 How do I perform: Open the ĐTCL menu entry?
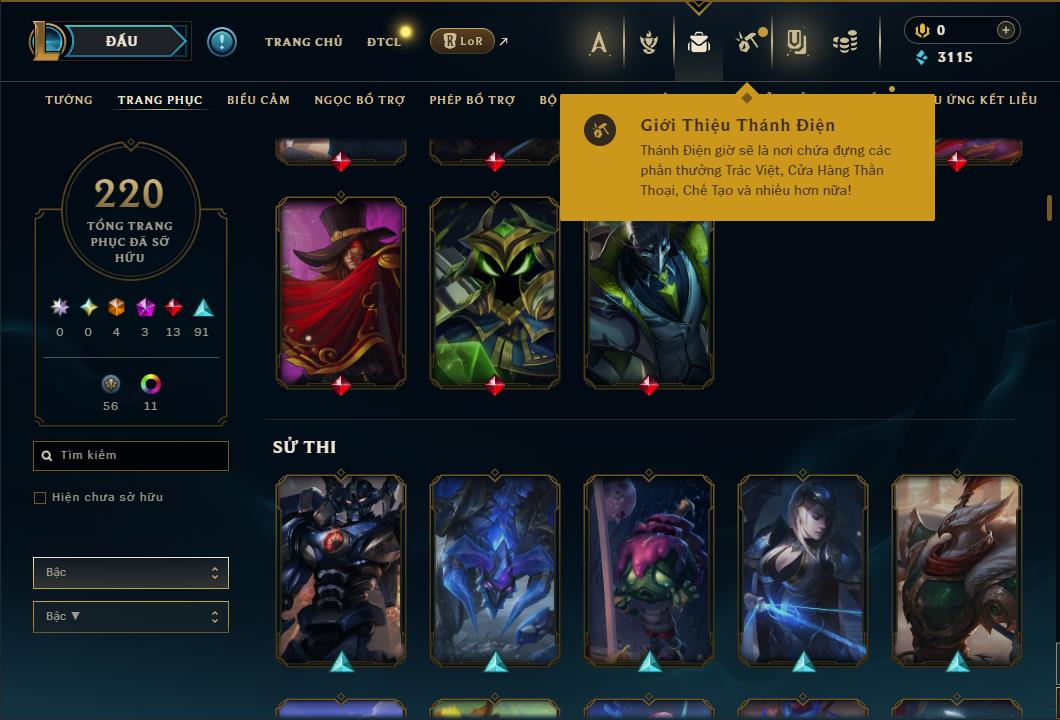point(384,42)
